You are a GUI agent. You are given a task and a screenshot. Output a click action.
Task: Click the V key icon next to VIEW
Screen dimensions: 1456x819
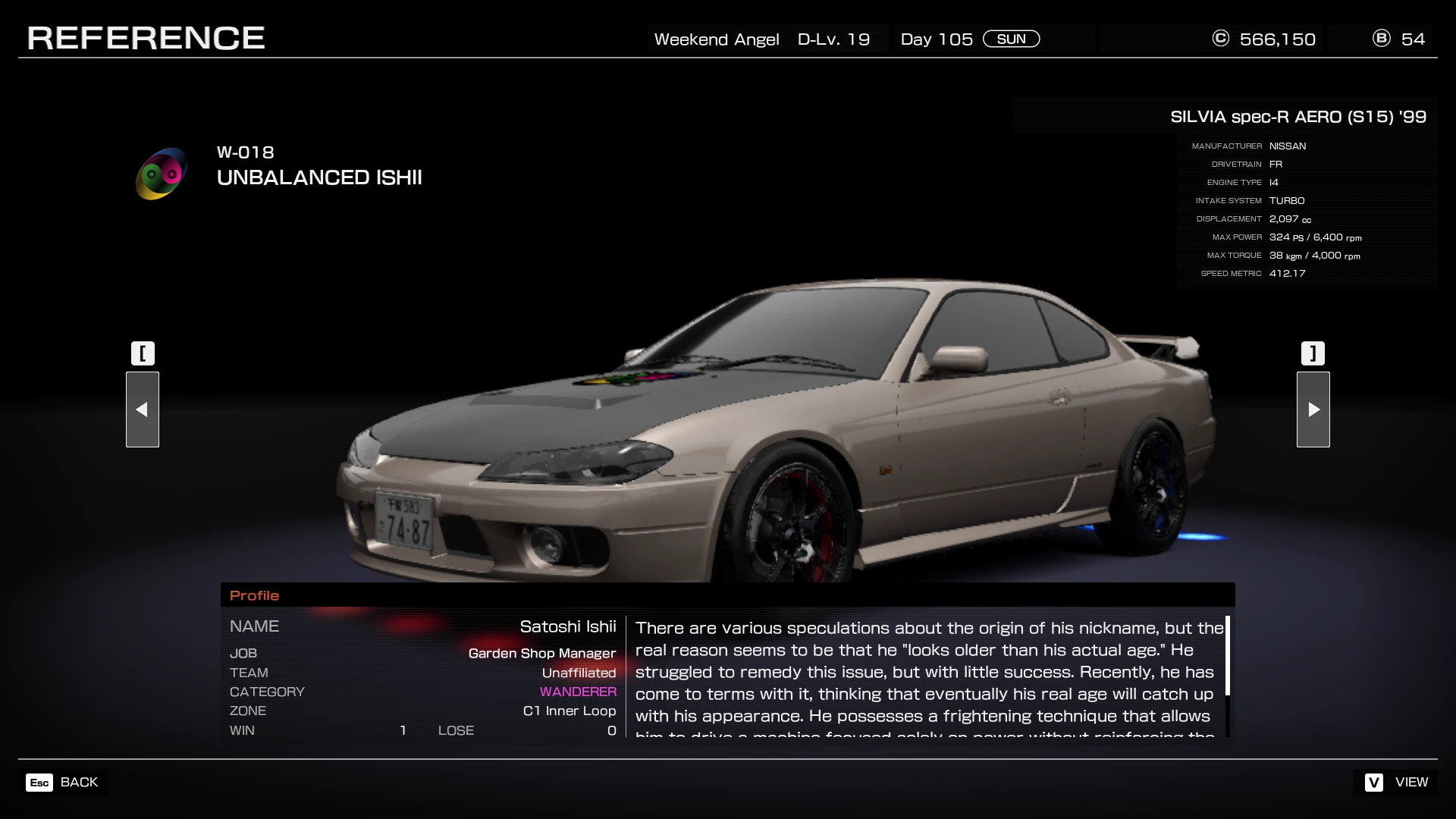pyautogui.click(x=1372, y=782)
